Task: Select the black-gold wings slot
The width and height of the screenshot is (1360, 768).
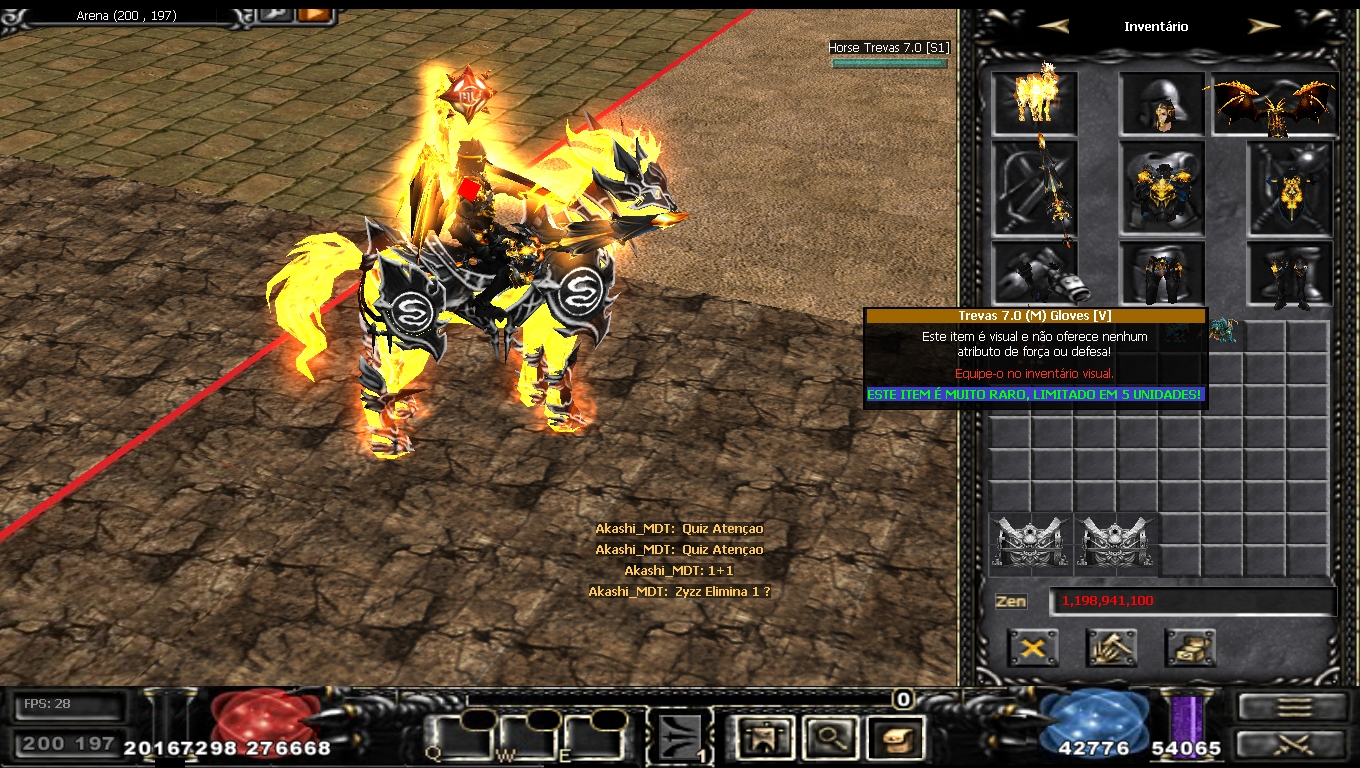Action: (x=1275, y=103)
